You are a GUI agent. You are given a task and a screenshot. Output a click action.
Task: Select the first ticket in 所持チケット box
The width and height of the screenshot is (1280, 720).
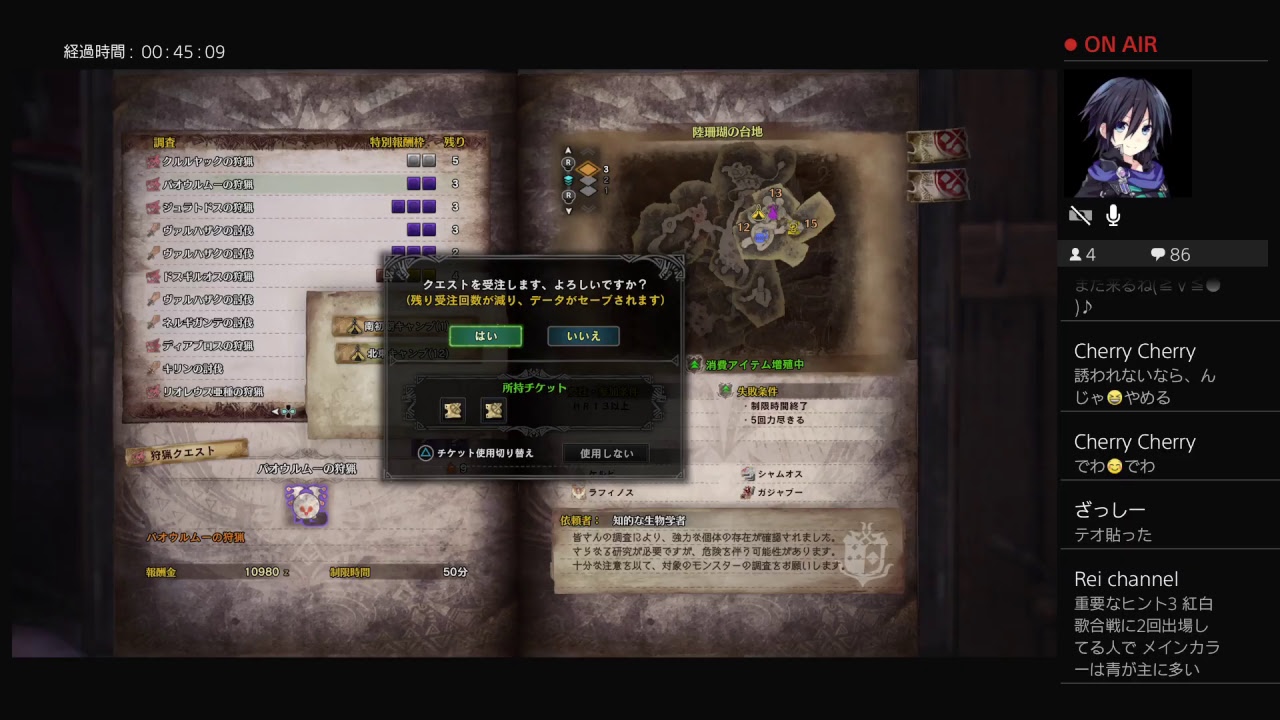pyautogui.click(x=452, y=410)
